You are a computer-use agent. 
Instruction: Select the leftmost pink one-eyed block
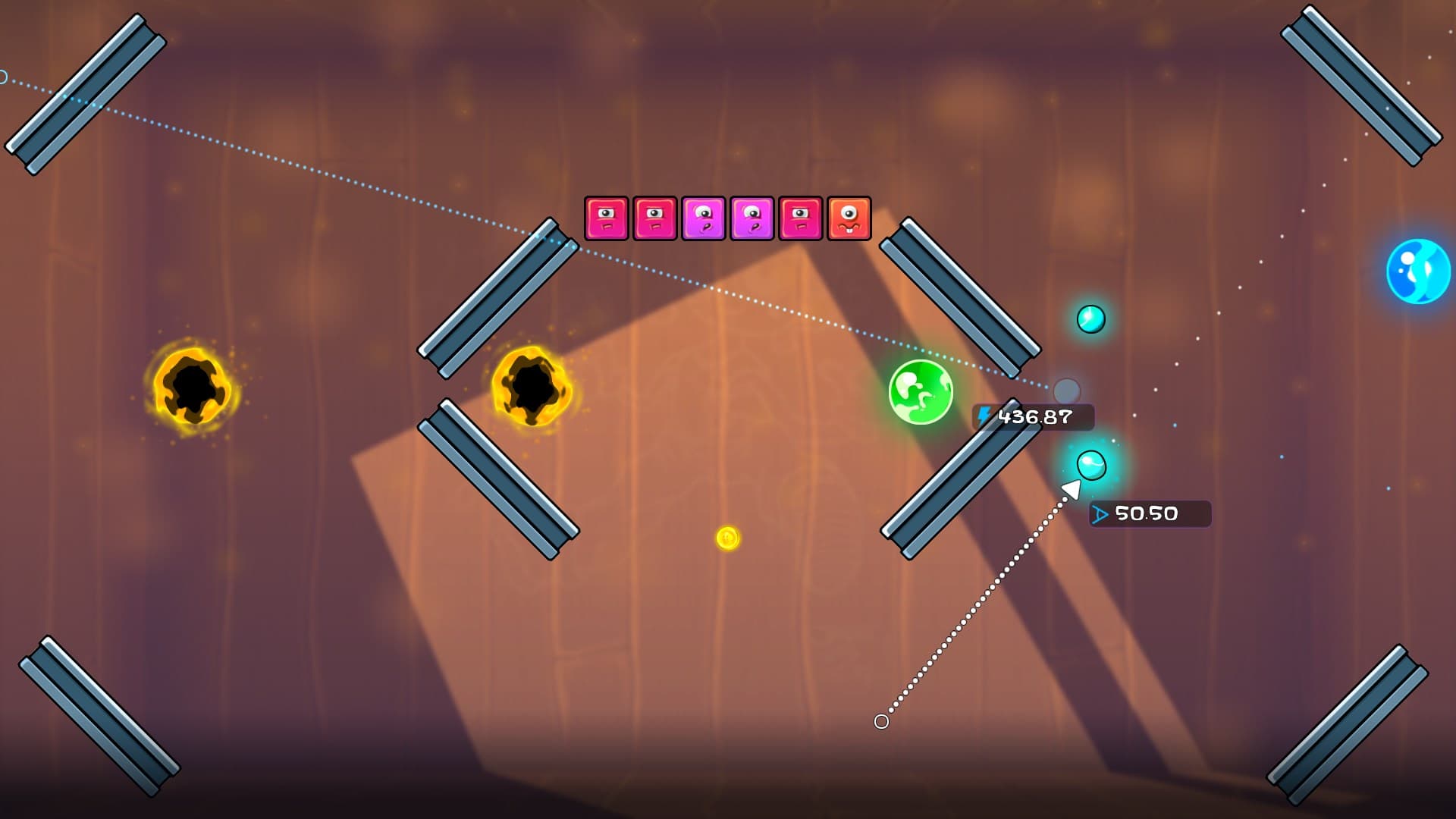pos(606,220)
